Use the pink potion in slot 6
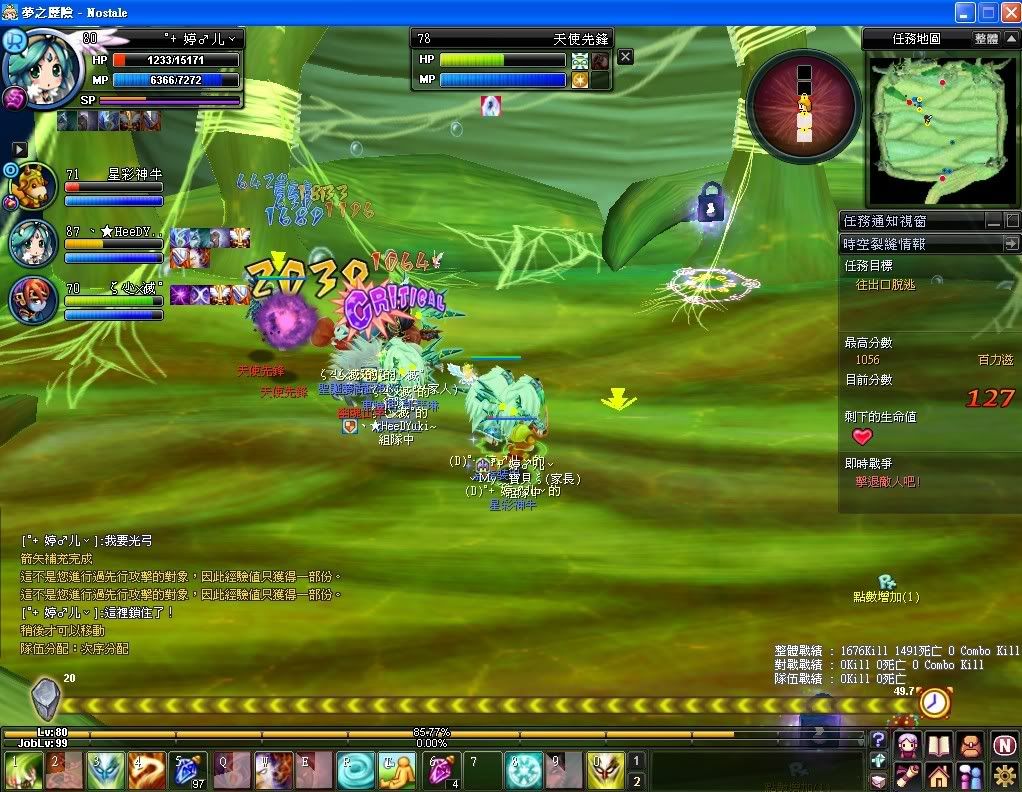1022x792 pixels. coord(440,771)
